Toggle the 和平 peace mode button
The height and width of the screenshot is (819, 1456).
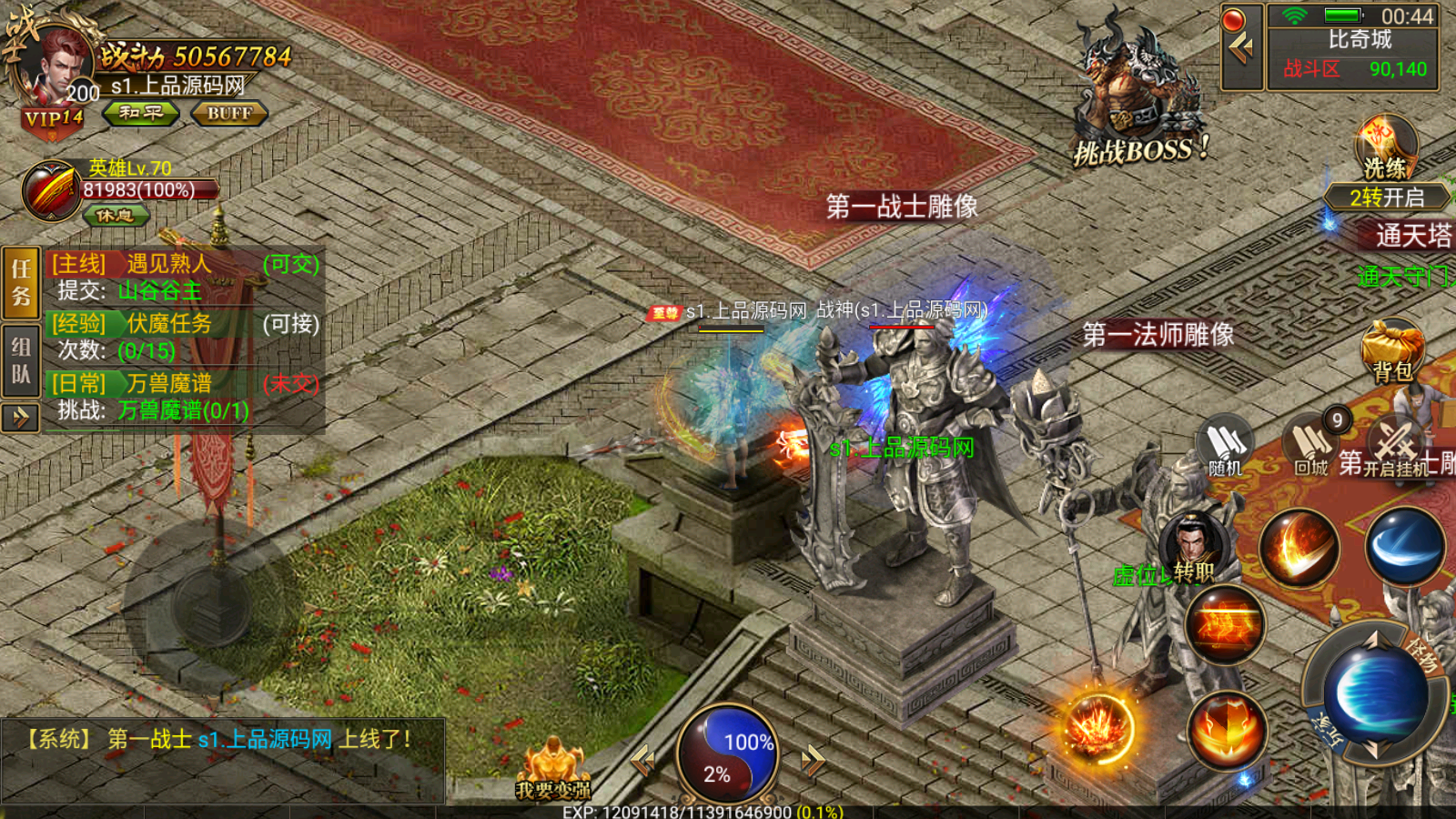[140, 113]
